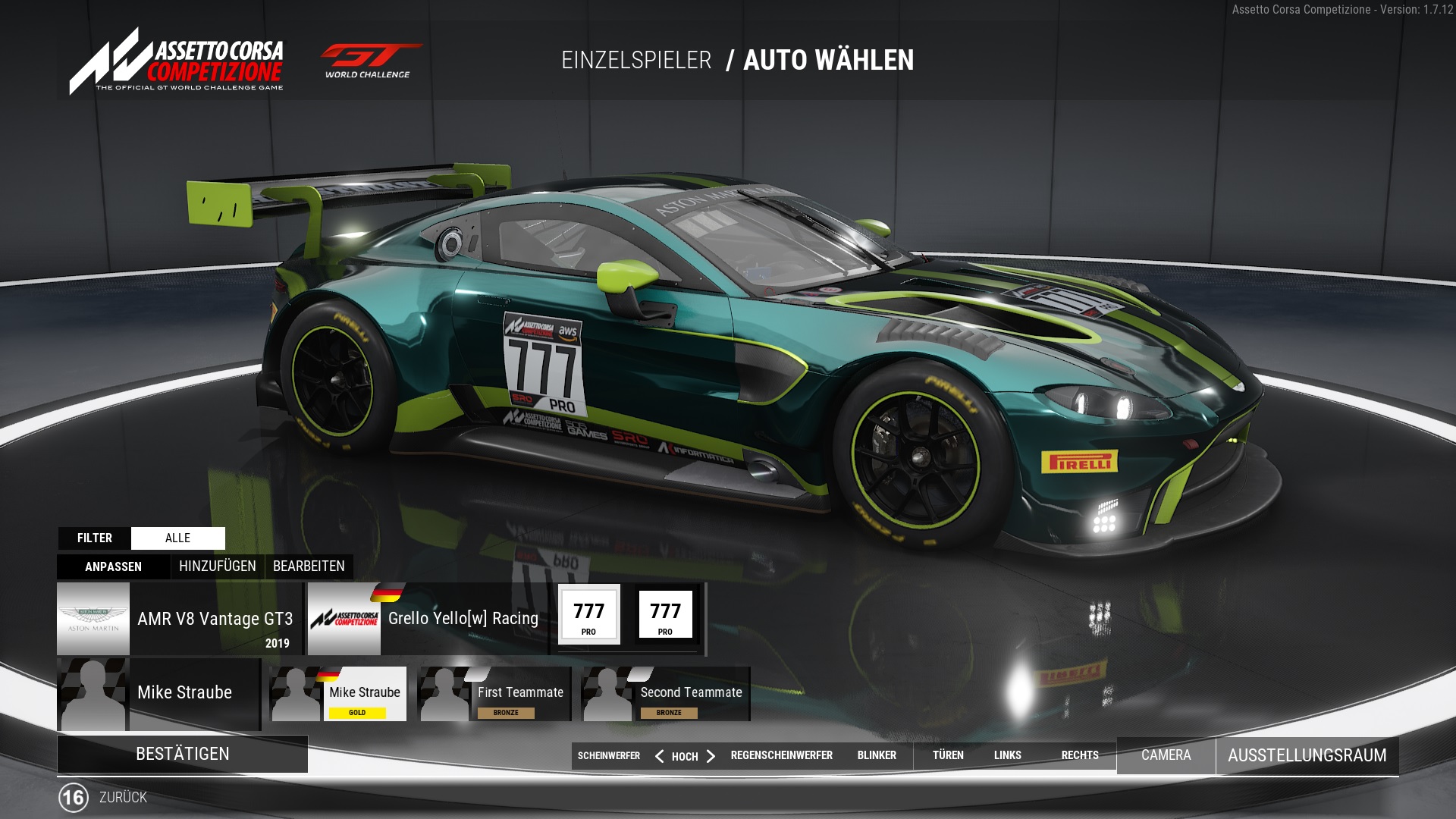Screen dimensions: 1456x819
Task: Choose the Second Teammate bronze driver card
Action: (x=665, y=694)
